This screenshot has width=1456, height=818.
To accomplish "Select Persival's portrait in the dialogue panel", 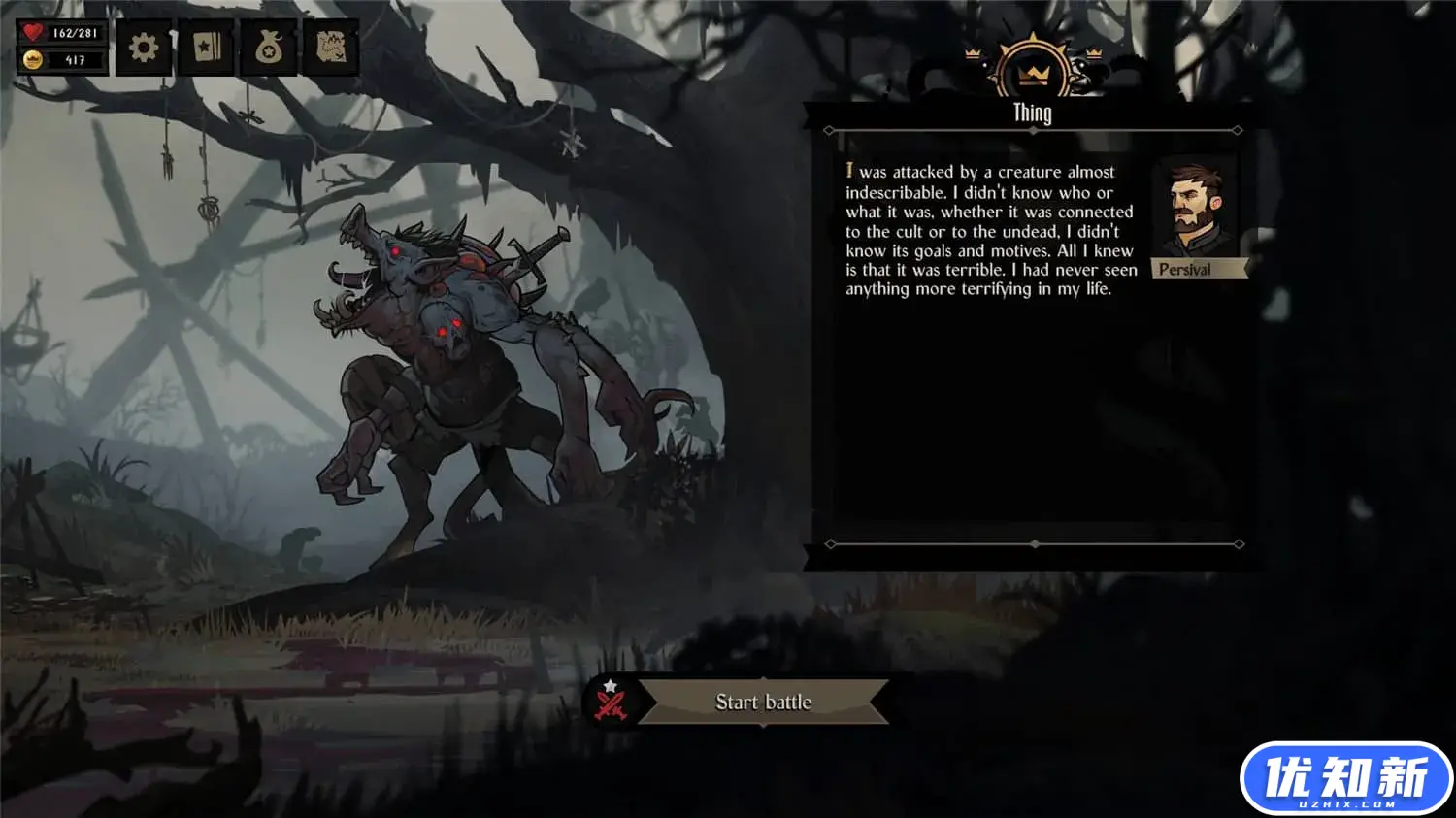I will click(x=1195, y=210).
